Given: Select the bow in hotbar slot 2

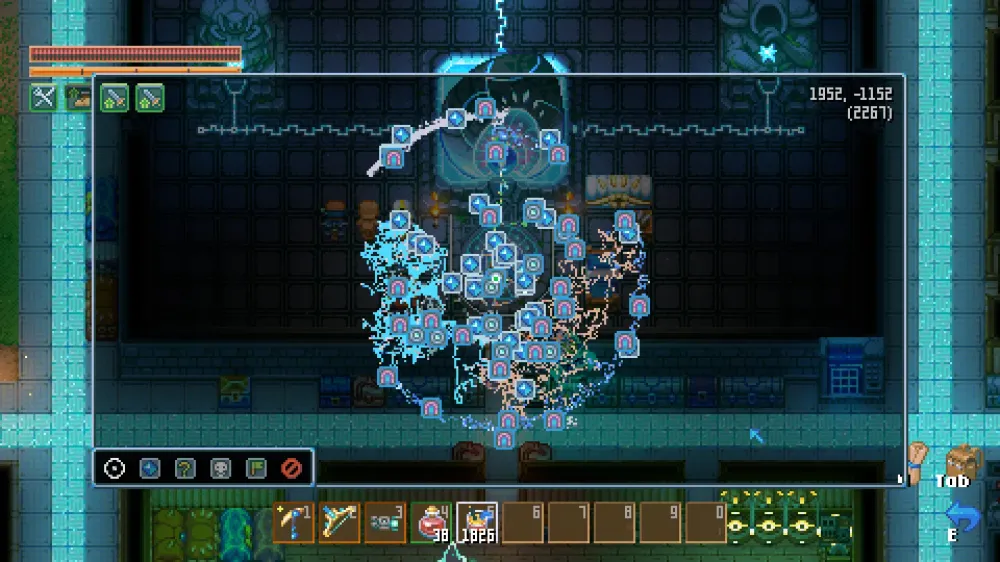Looking at the screenshot, I should click(x=339, y=522).
